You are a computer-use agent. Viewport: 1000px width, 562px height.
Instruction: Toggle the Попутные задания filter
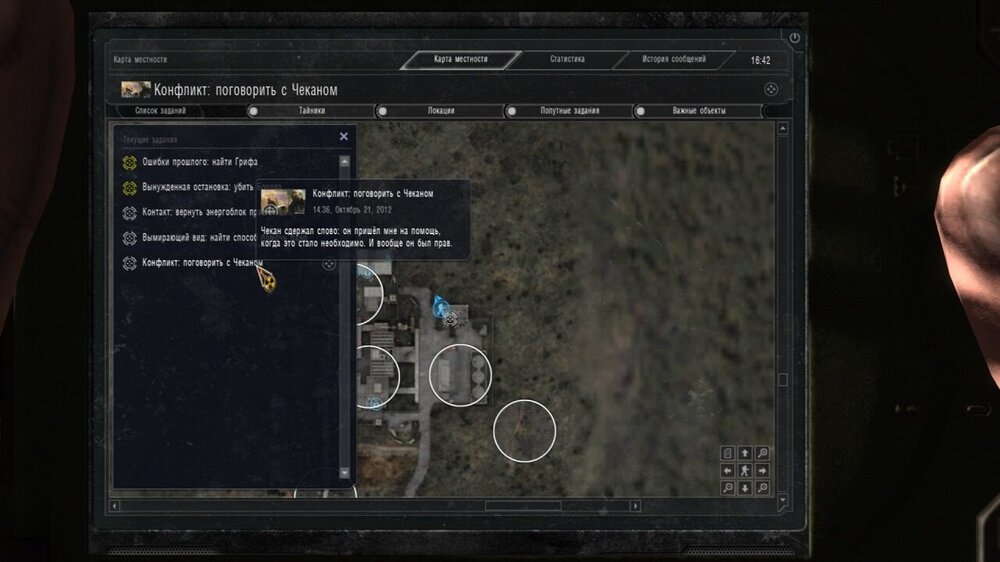point(569,111)
